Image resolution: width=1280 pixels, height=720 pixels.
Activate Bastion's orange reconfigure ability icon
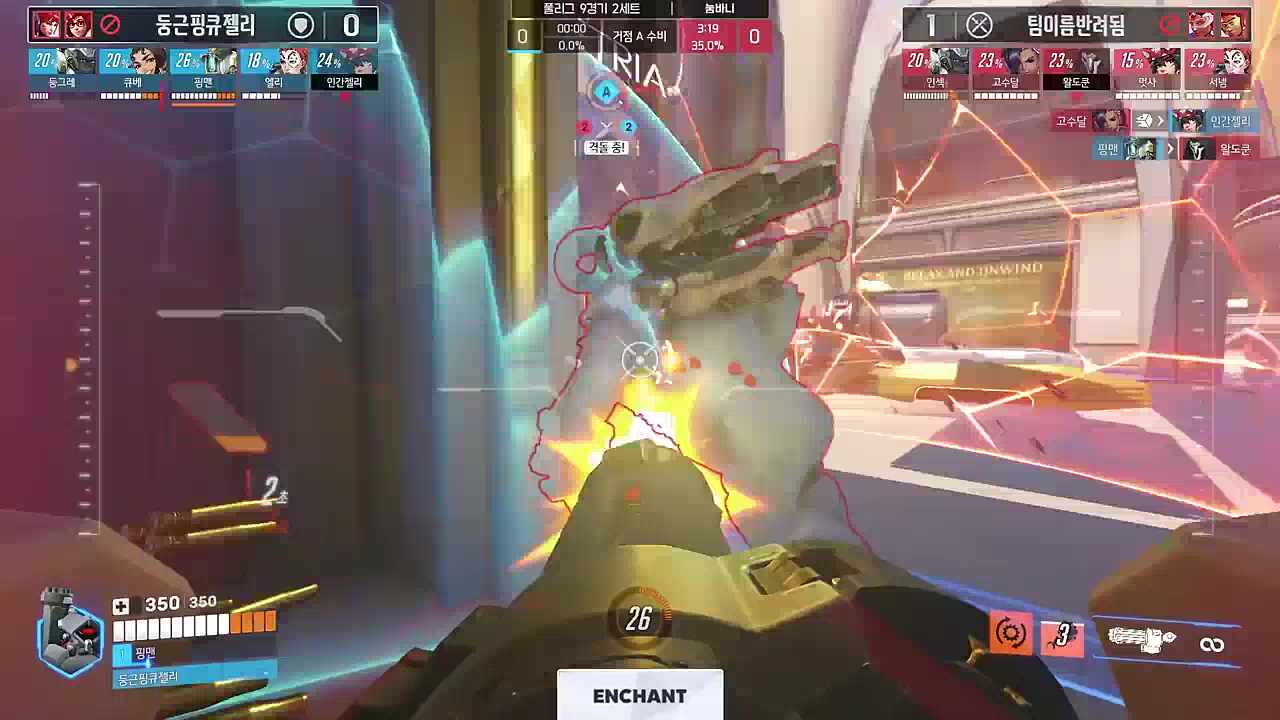tap(1010, 634)
